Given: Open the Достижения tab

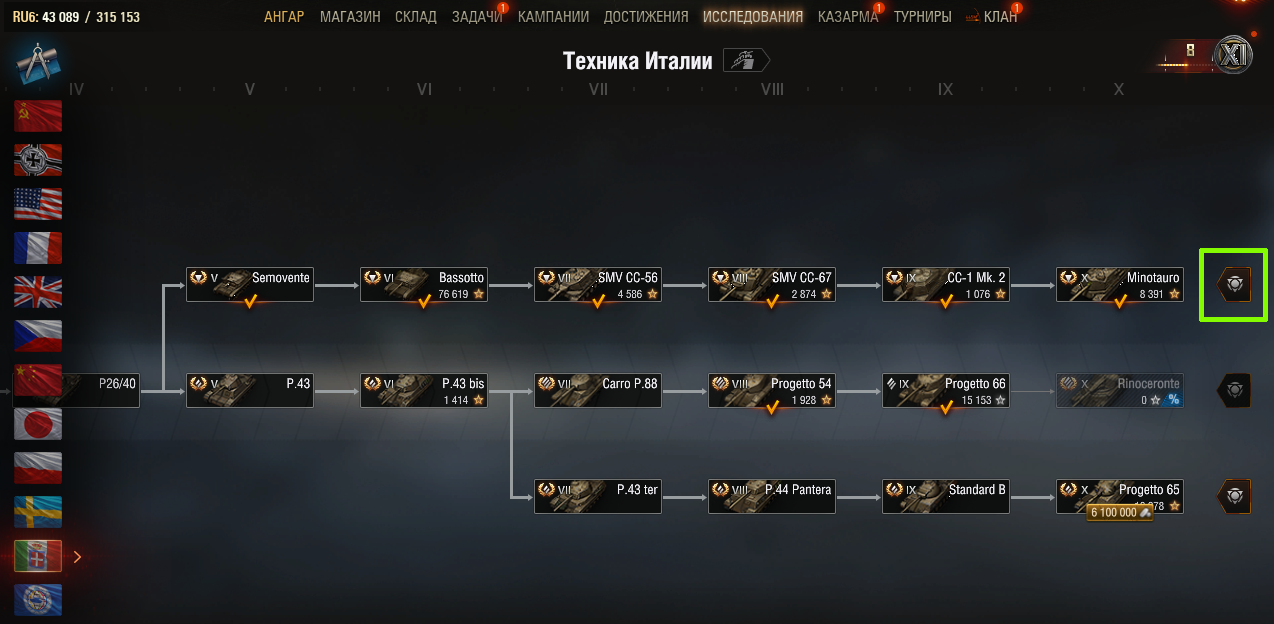Looking at the screenshot, I should 646,17.
